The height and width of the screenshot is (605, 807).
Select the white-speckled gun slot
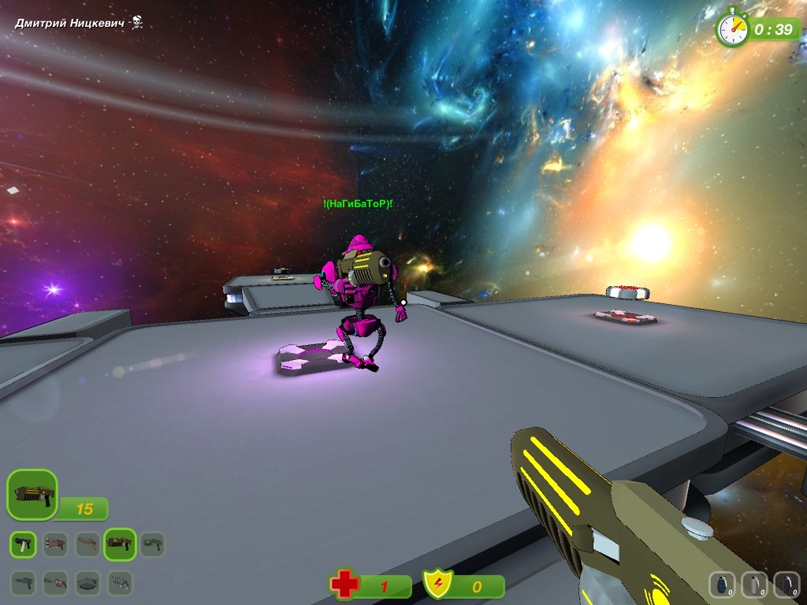120,581
